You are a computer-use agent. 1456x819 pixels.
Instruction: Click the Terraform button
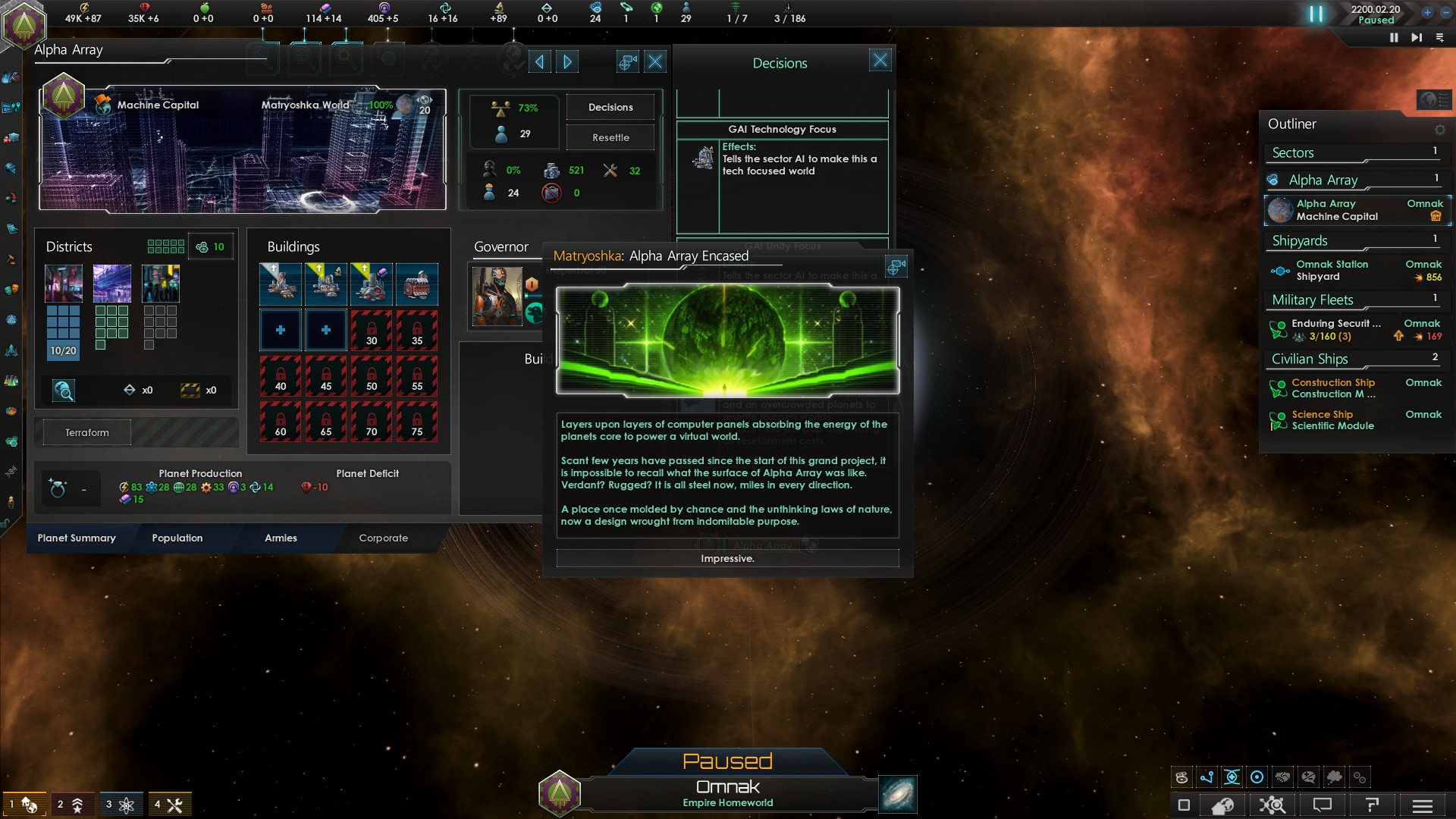(x=87, y=432)
